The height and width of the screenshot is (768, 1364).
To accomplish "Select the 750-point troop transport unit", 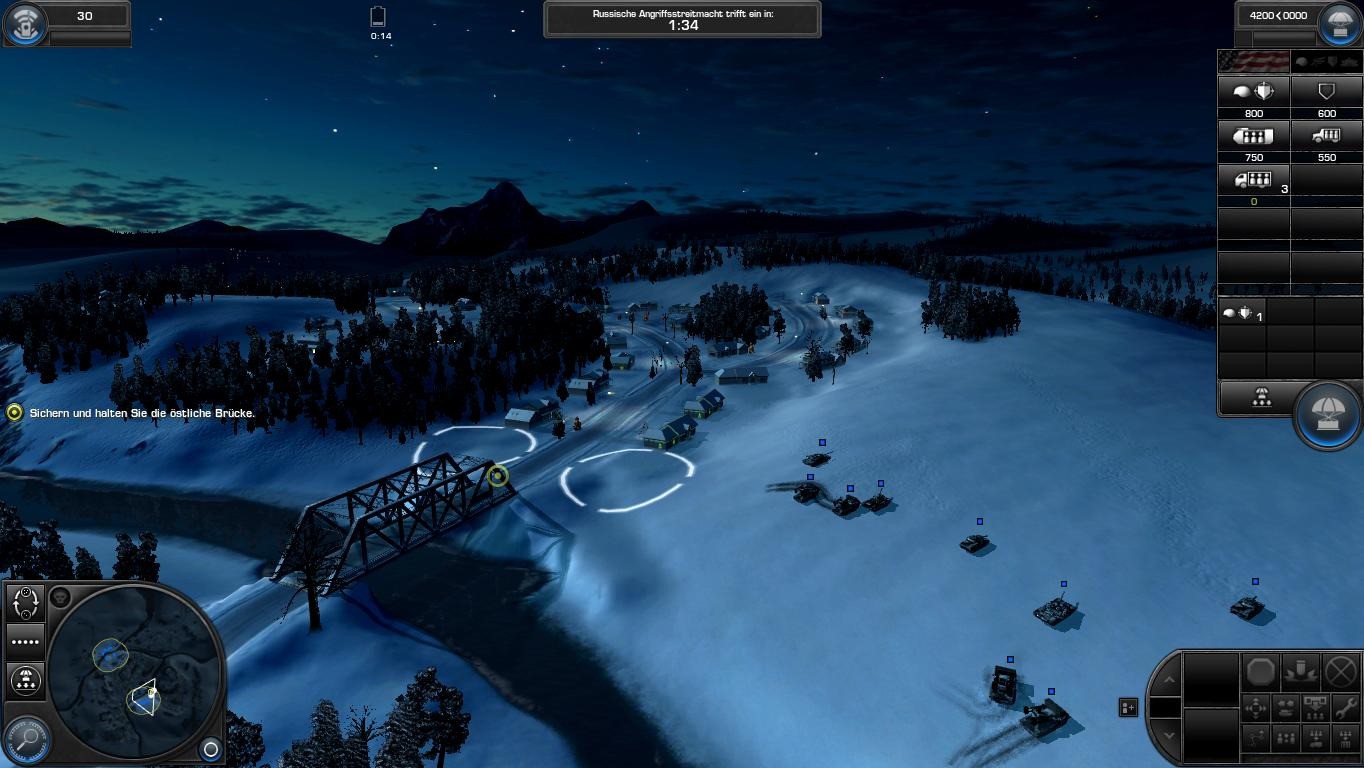I will click(1253, 137).
